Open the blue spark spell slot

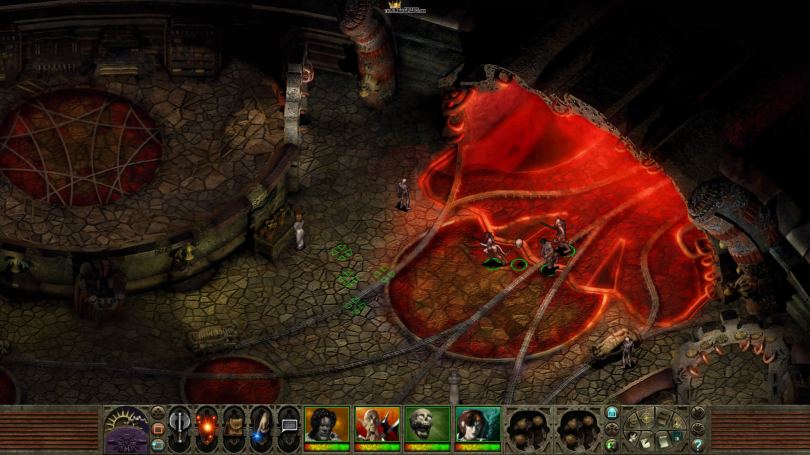(x=262, y=426)
